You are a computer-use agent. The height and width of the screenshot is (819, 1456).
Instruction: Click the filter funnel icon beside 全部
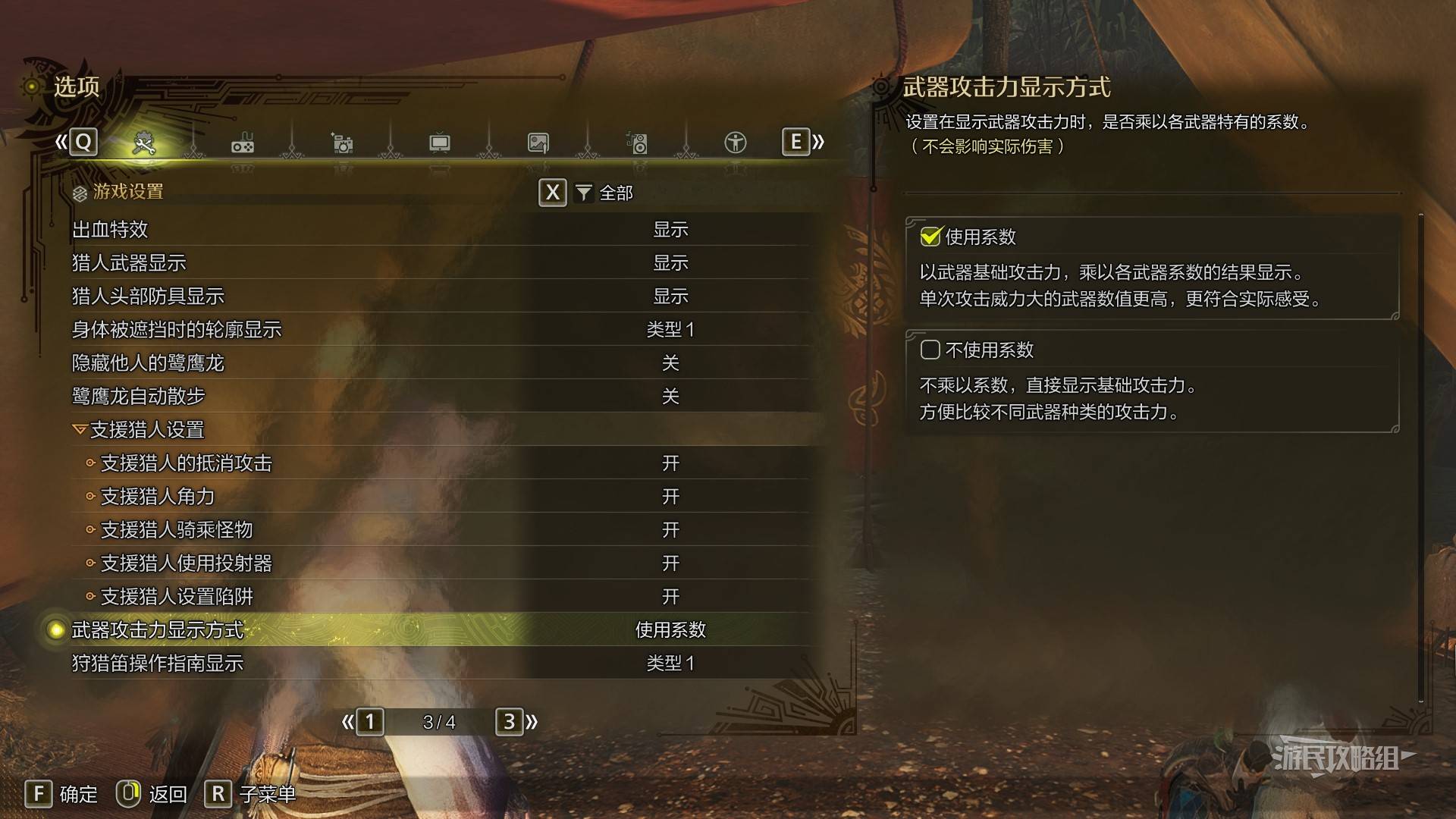tap(582, 193)
